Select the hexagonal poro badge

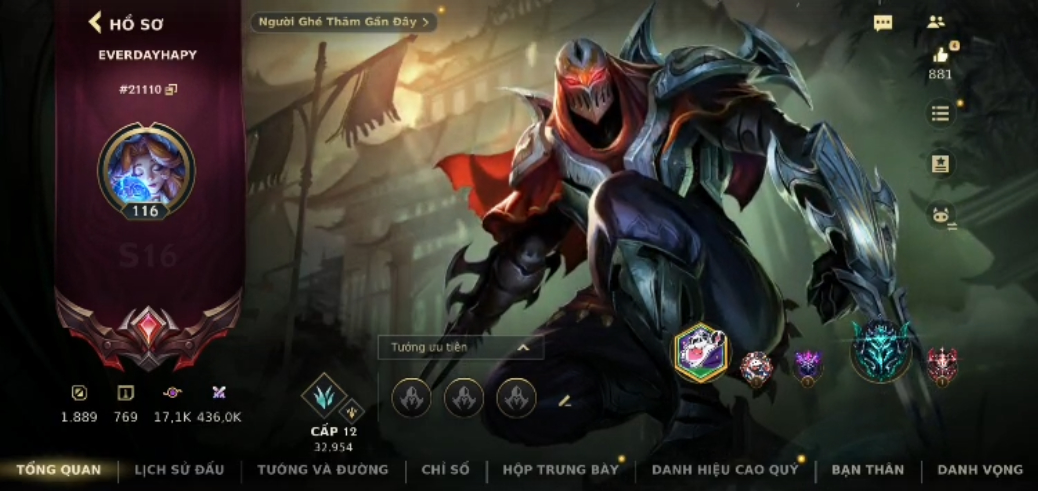tap(701, 353)
